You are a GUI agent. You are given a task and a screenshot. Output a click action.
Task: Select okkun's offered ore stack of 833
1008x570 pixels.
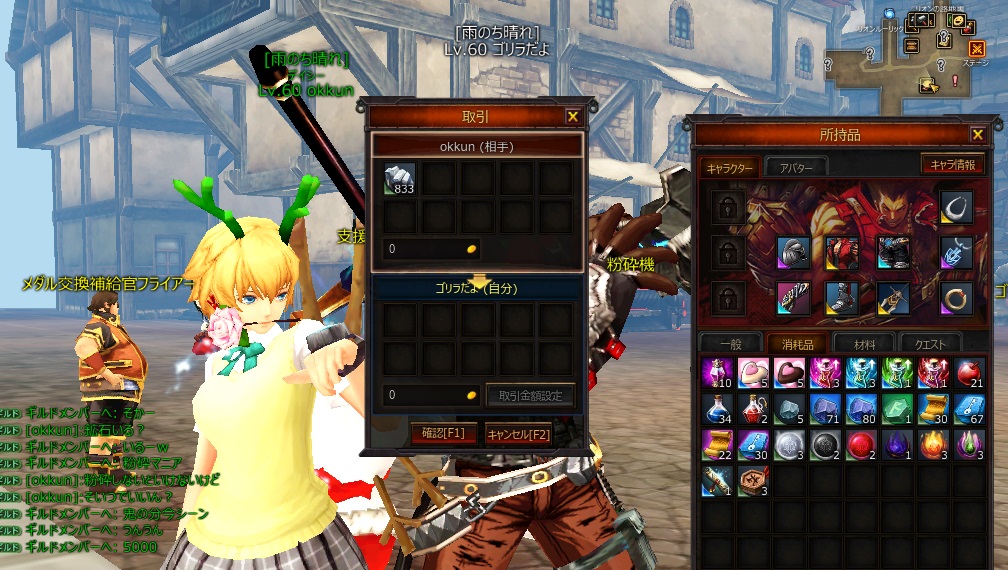point(401,179)
